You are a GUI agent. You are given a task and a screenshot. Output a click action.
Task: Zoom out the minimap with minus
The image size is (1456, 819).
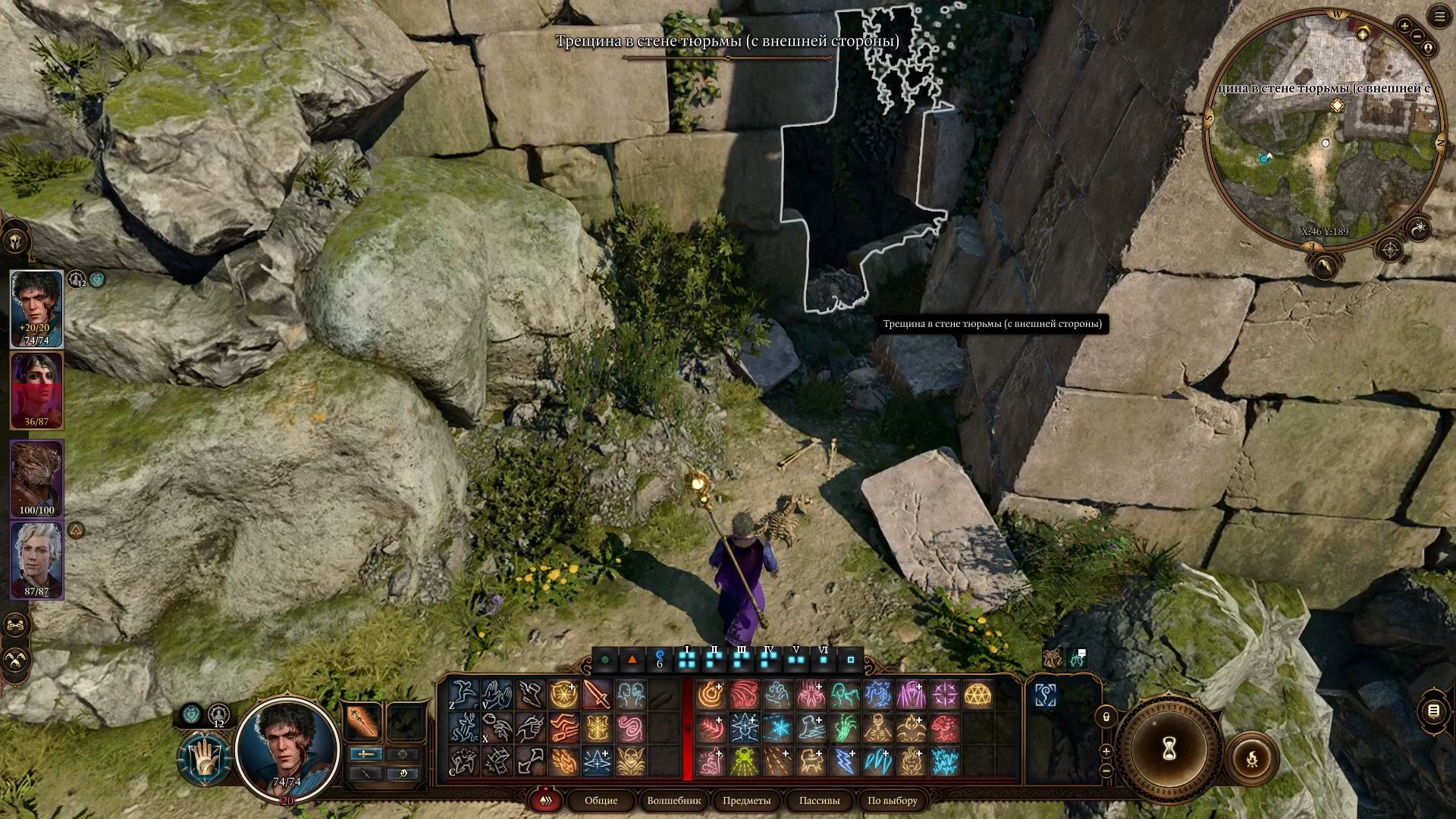point(1417,36)
